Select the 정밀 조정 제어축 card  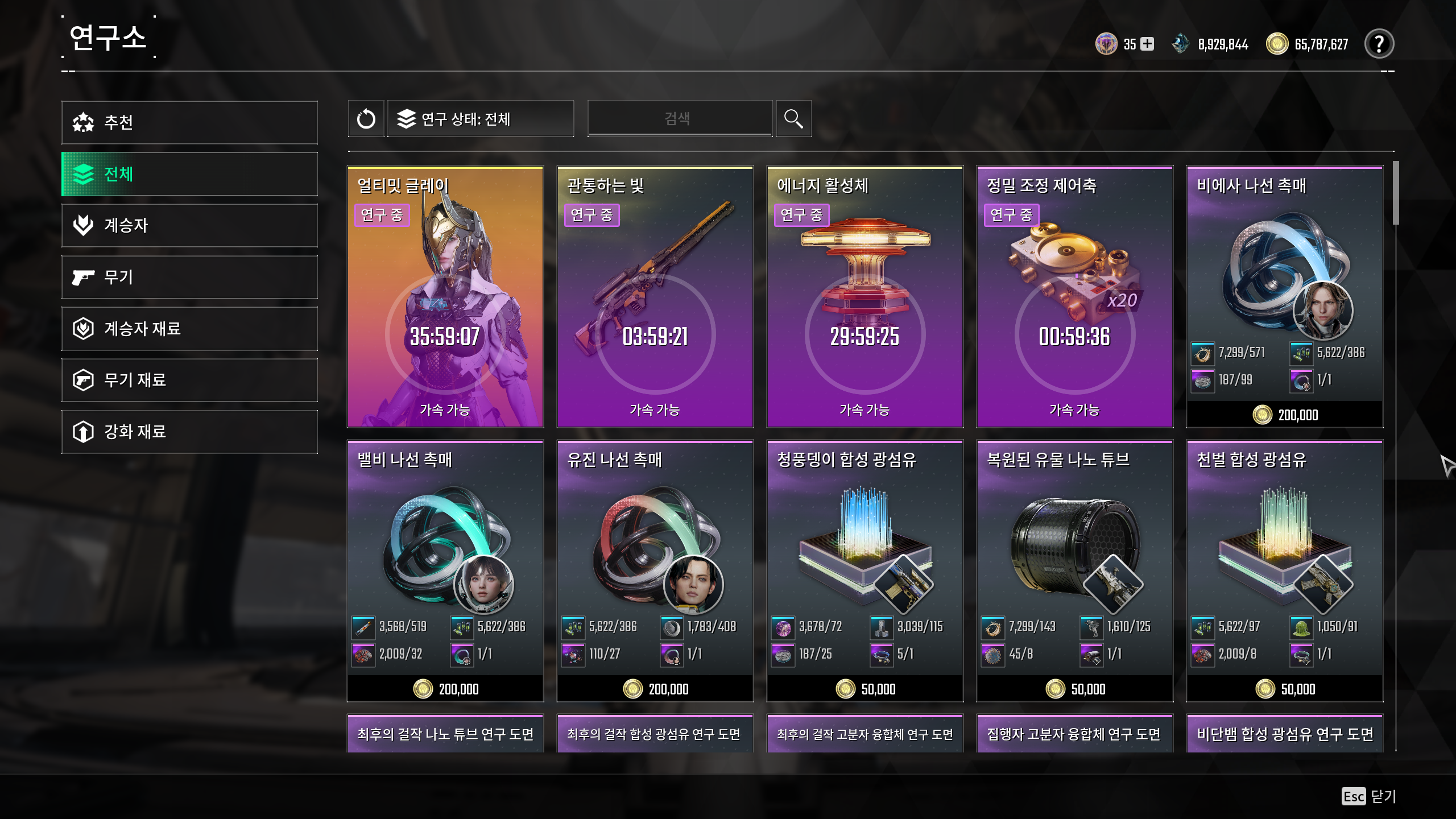click(x=1074, y=296)
